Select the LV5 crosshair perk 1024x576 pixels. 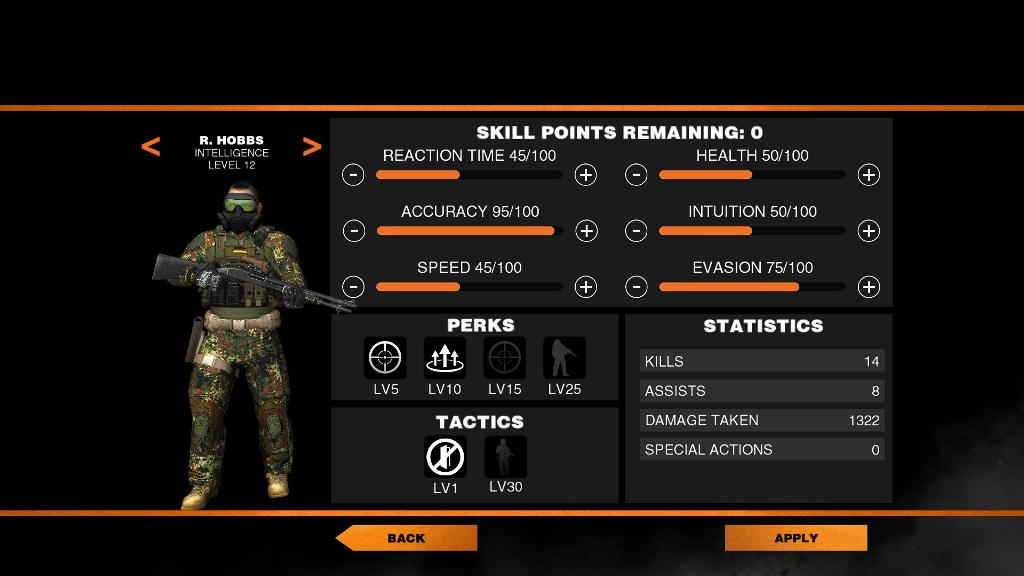[x=385, y=358]
